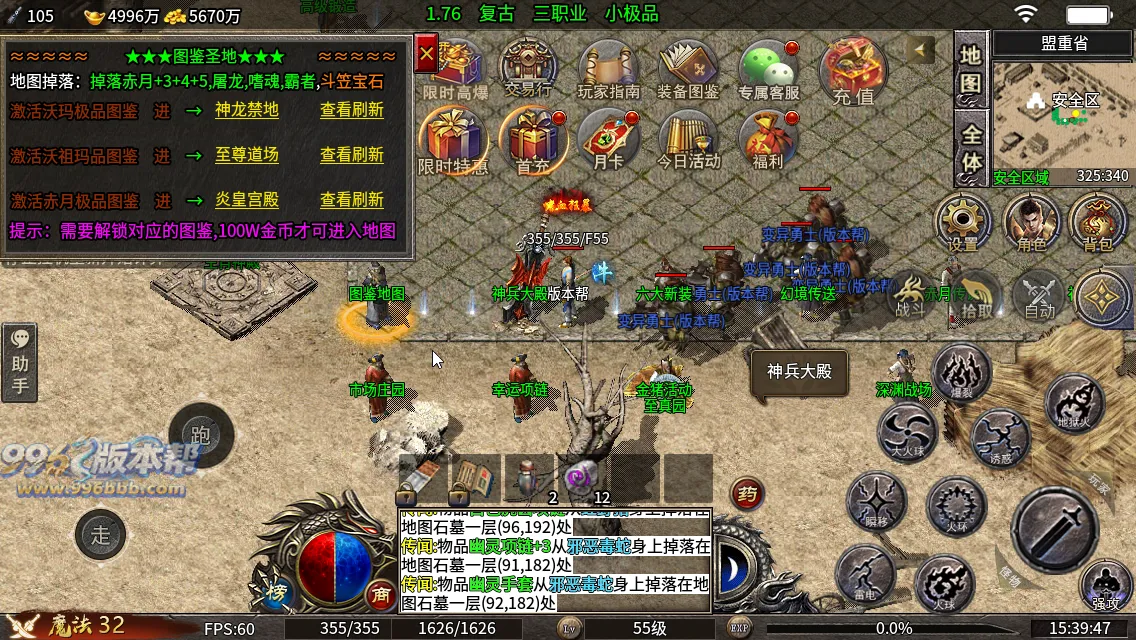Open the 设置 settings gear
Screen dimensions: 1136x640
pyautogui.click(x=963, y=224)
